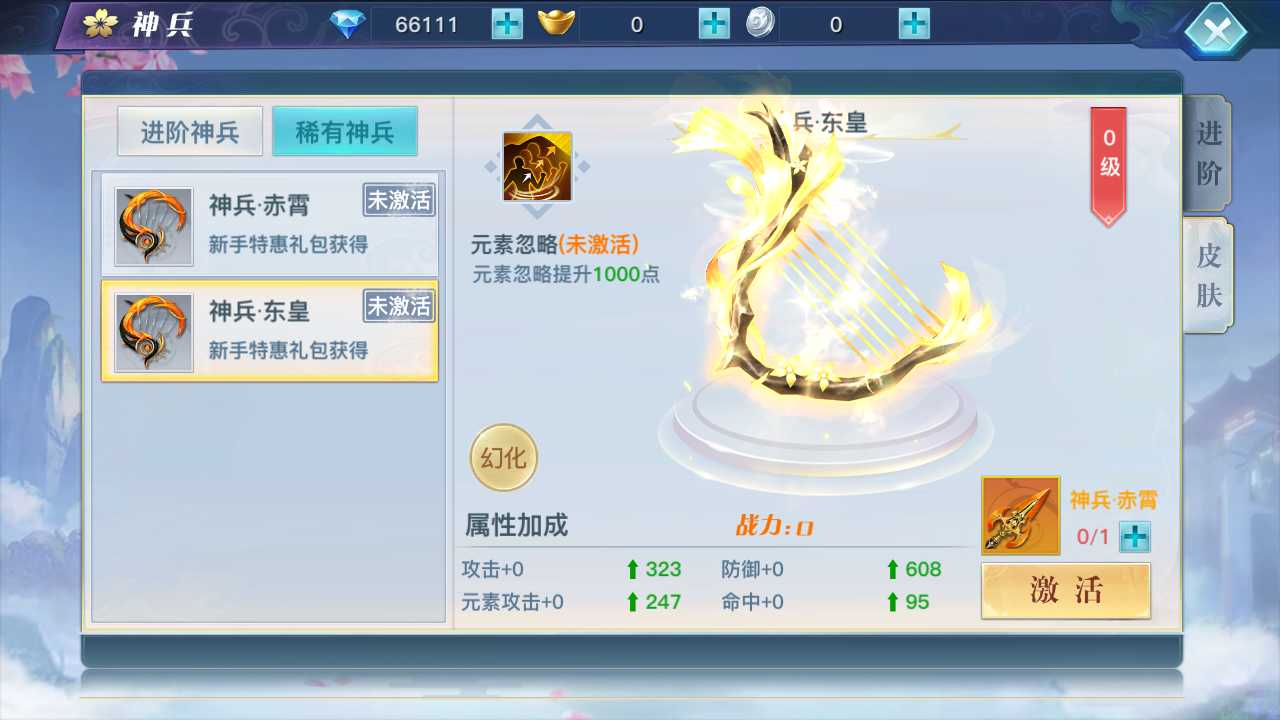The image size is (1280, 720).
Task: Click the plus button next to gold ingots
Action: coord(713,23)
